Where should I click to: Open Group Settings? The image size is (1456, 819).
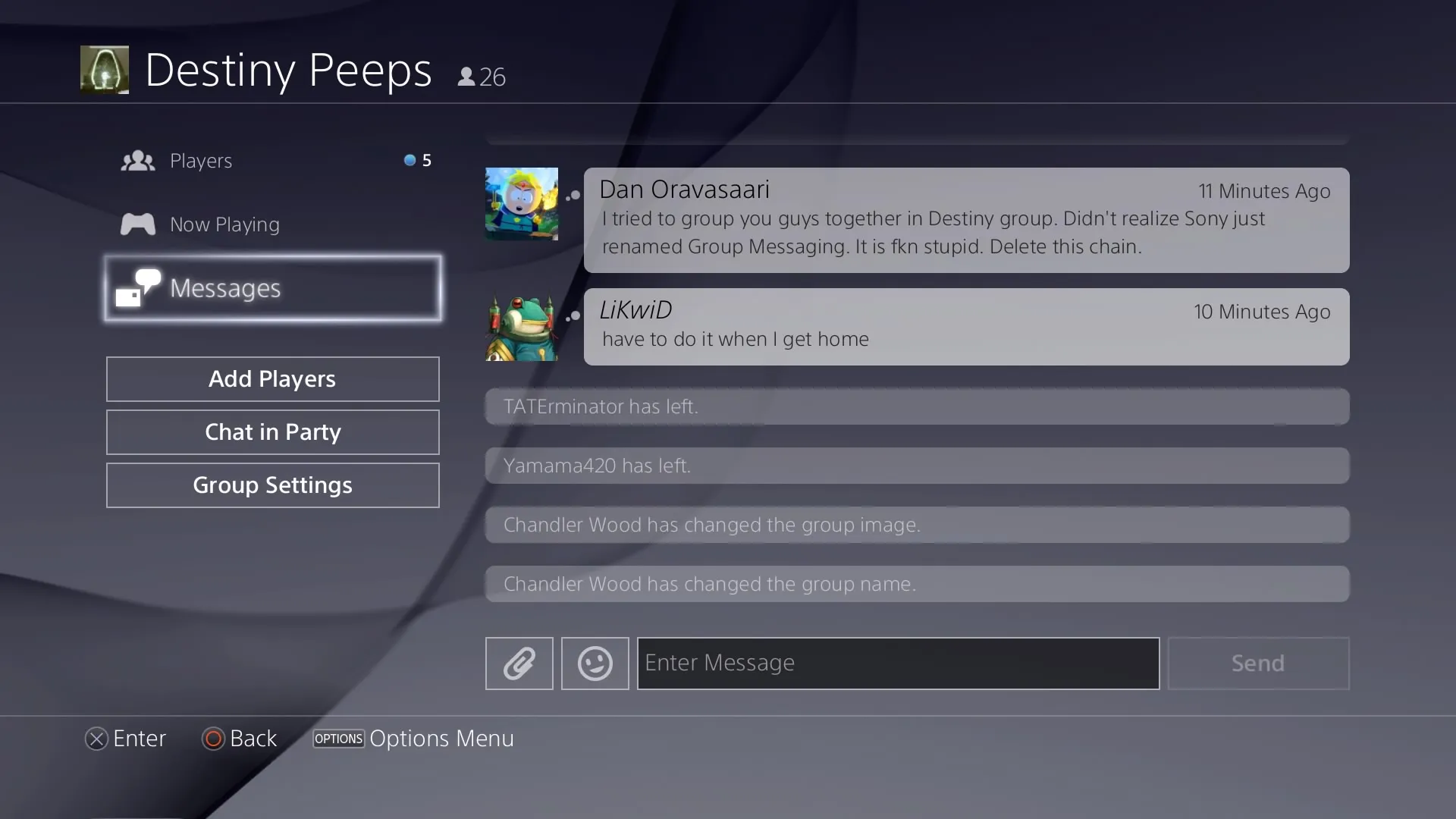pyautogui.click(x=272, y=485)
